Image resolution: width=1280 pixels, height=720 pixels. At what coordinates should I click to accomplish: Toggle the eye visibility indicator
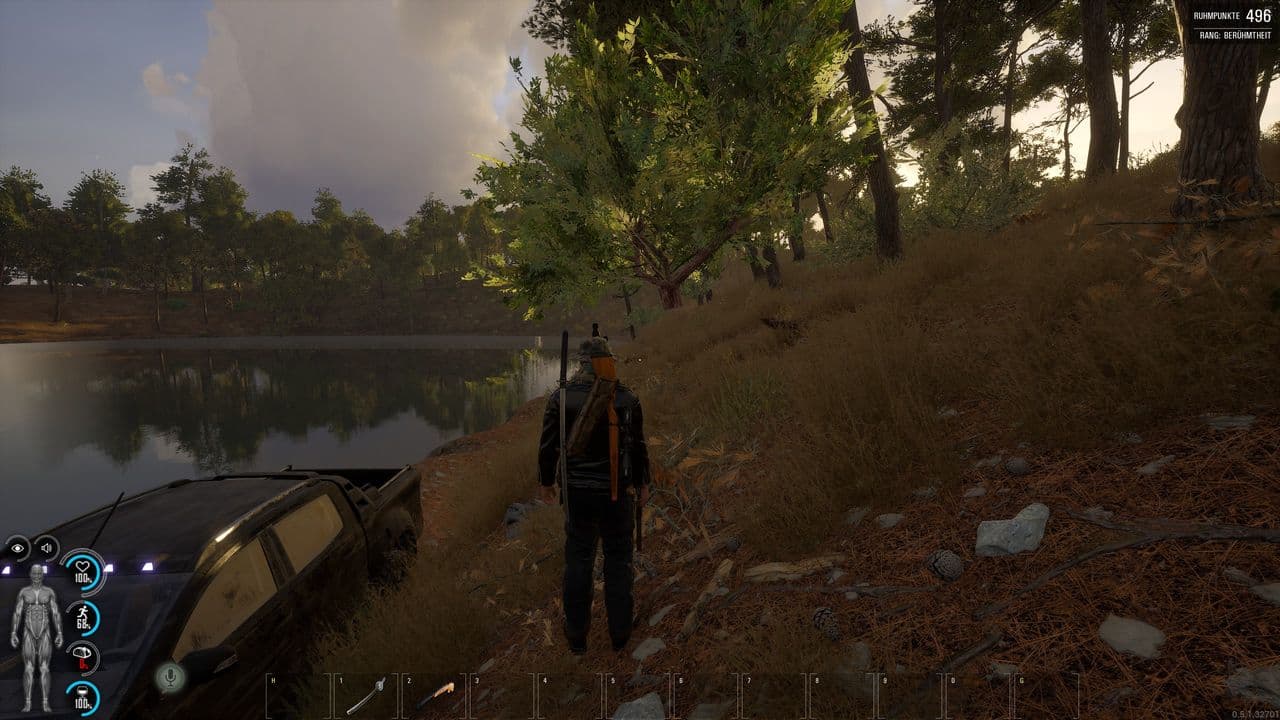[17, 548]
